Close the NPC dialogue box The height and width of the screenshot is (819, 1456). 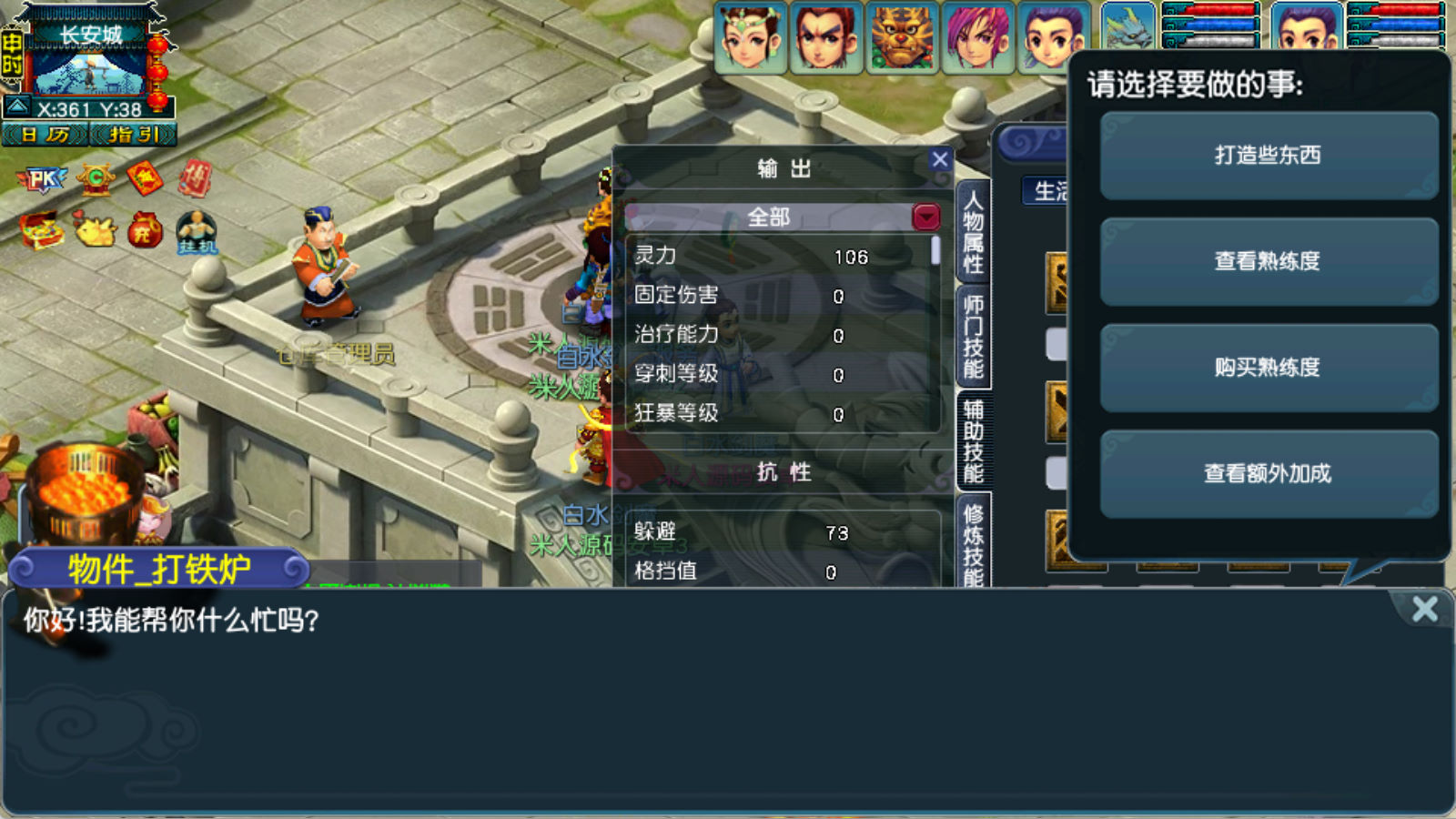(x=1424, y=609)
